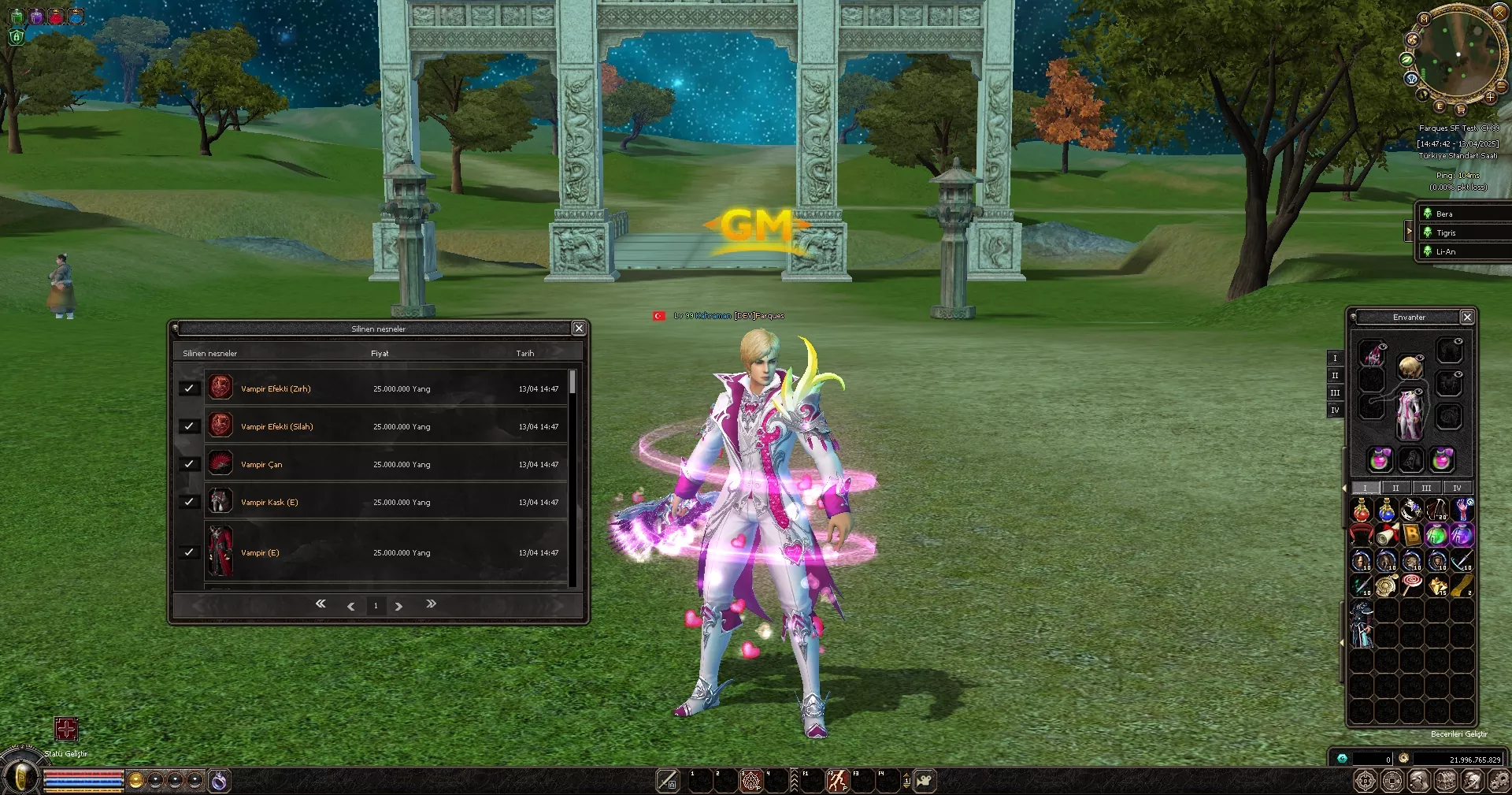Select the skill icon in hotbar slot 3
Viewport: 1512px width, 795px height.
750,780
